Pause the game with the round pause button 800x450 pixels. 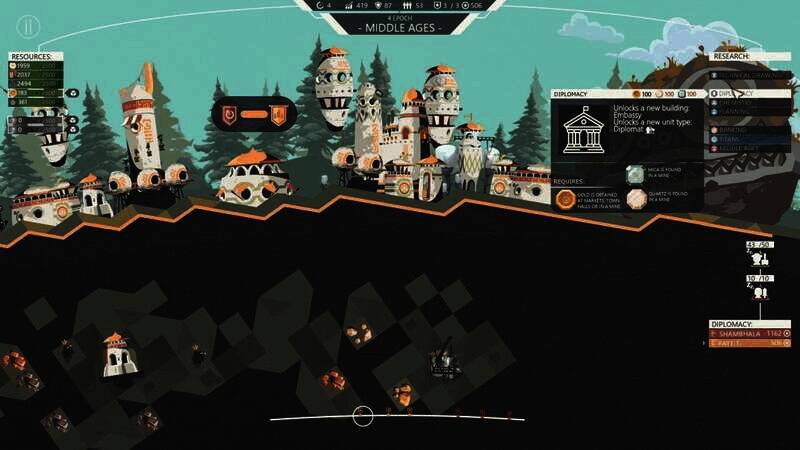coord(29,26)
